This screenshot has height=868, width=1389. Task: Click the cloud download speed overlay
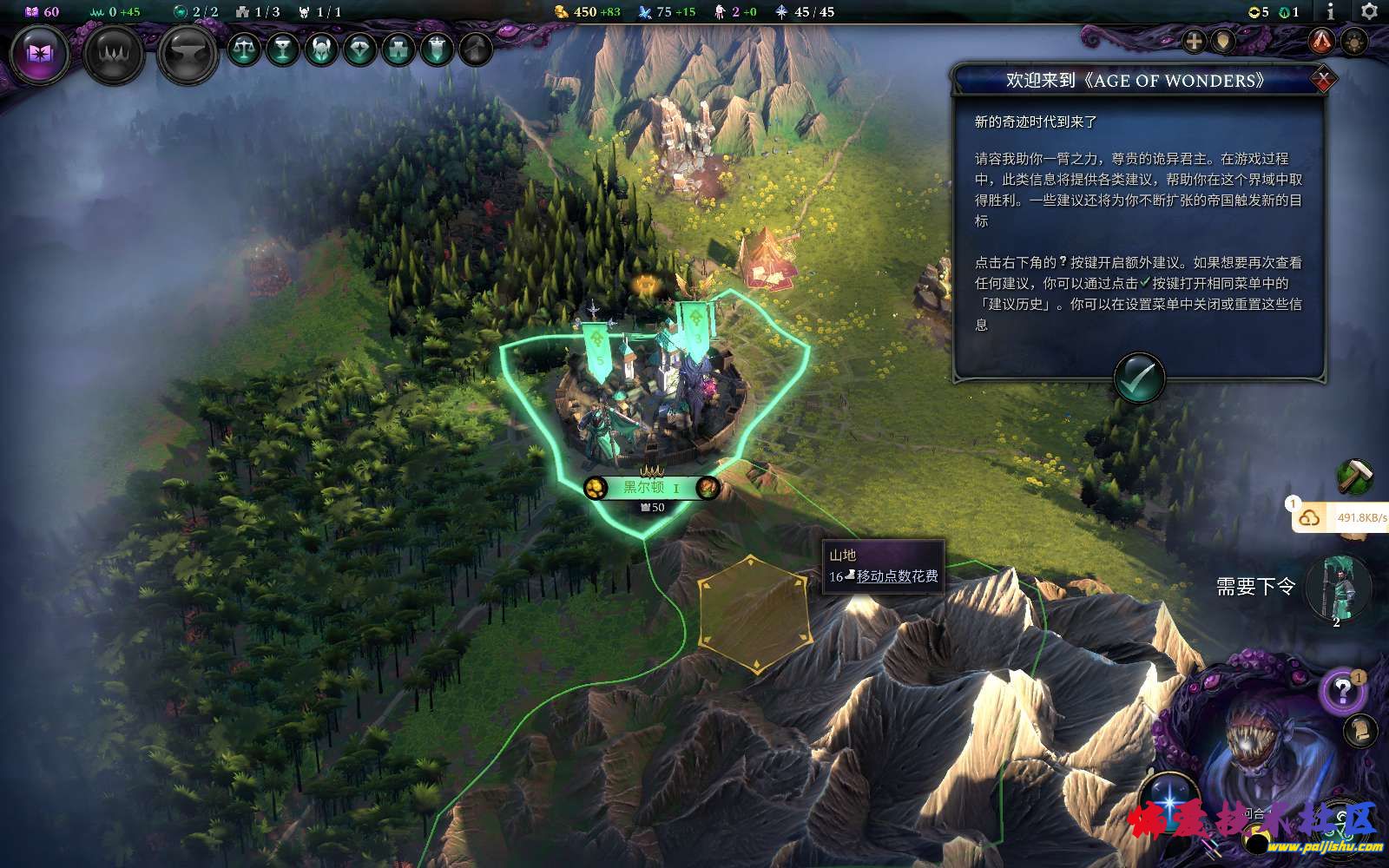[x=1341, y=517]
